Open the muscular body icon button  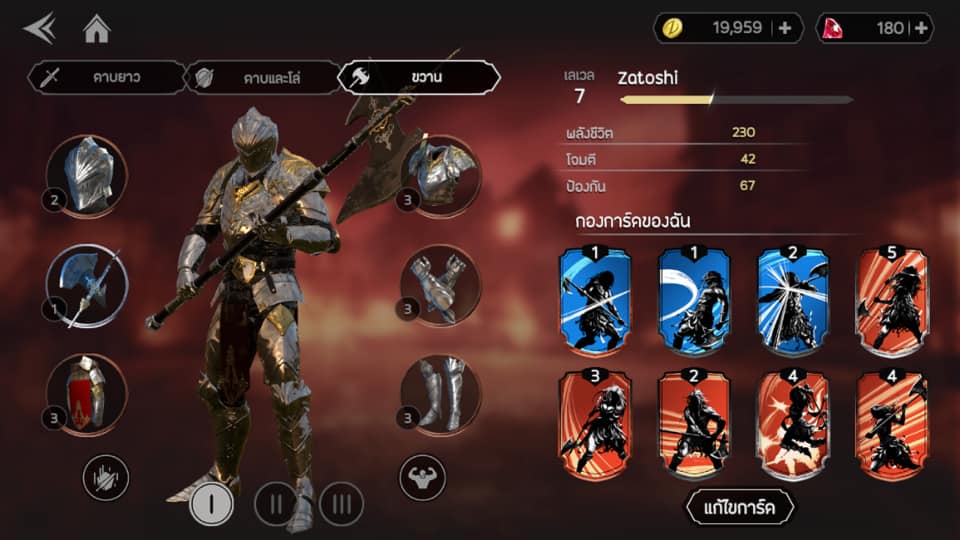click(422, 477)
